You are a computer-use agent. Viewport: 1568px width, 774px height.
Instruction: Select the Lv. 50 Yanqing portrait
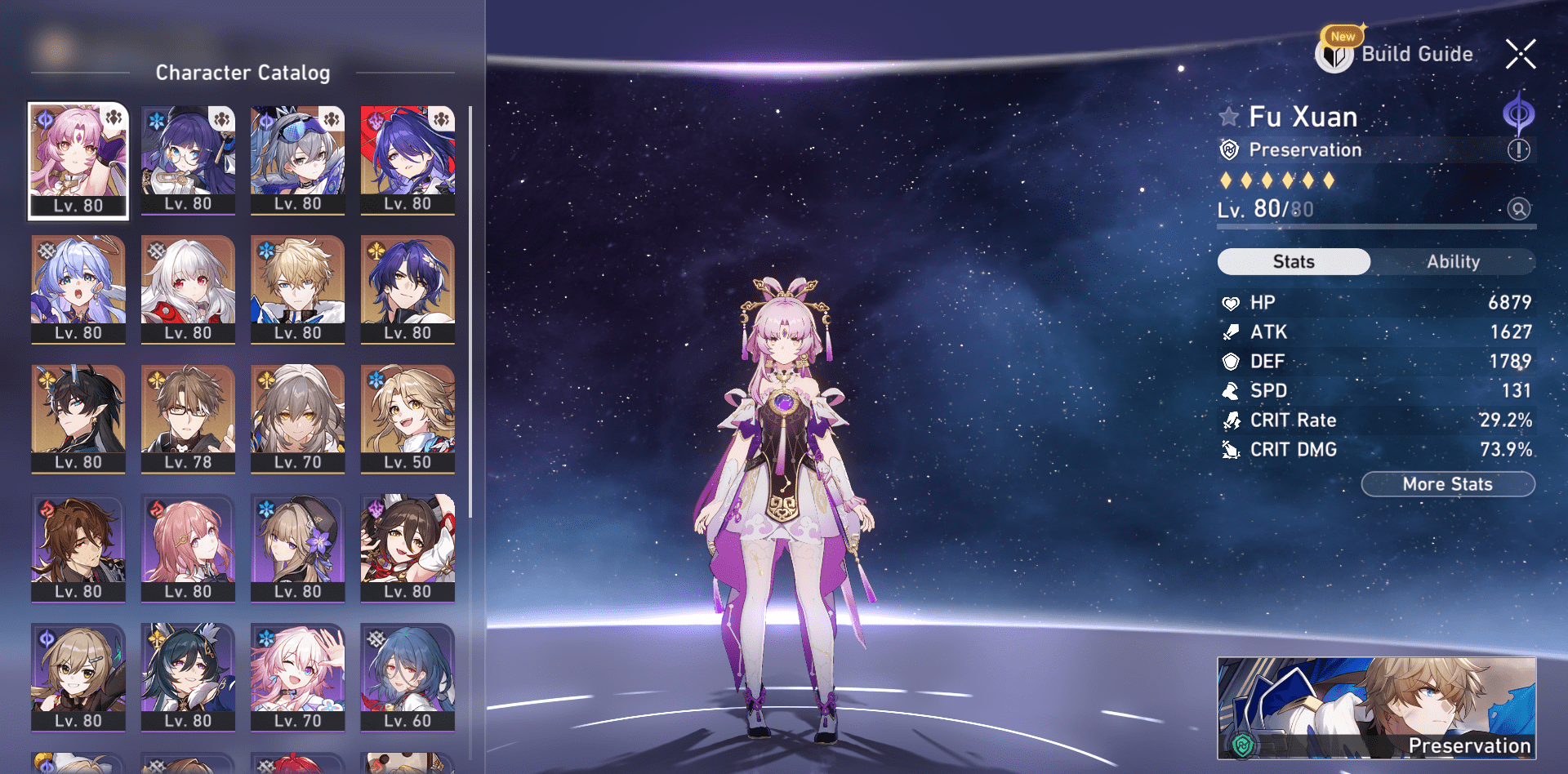[x=408, y=419]
